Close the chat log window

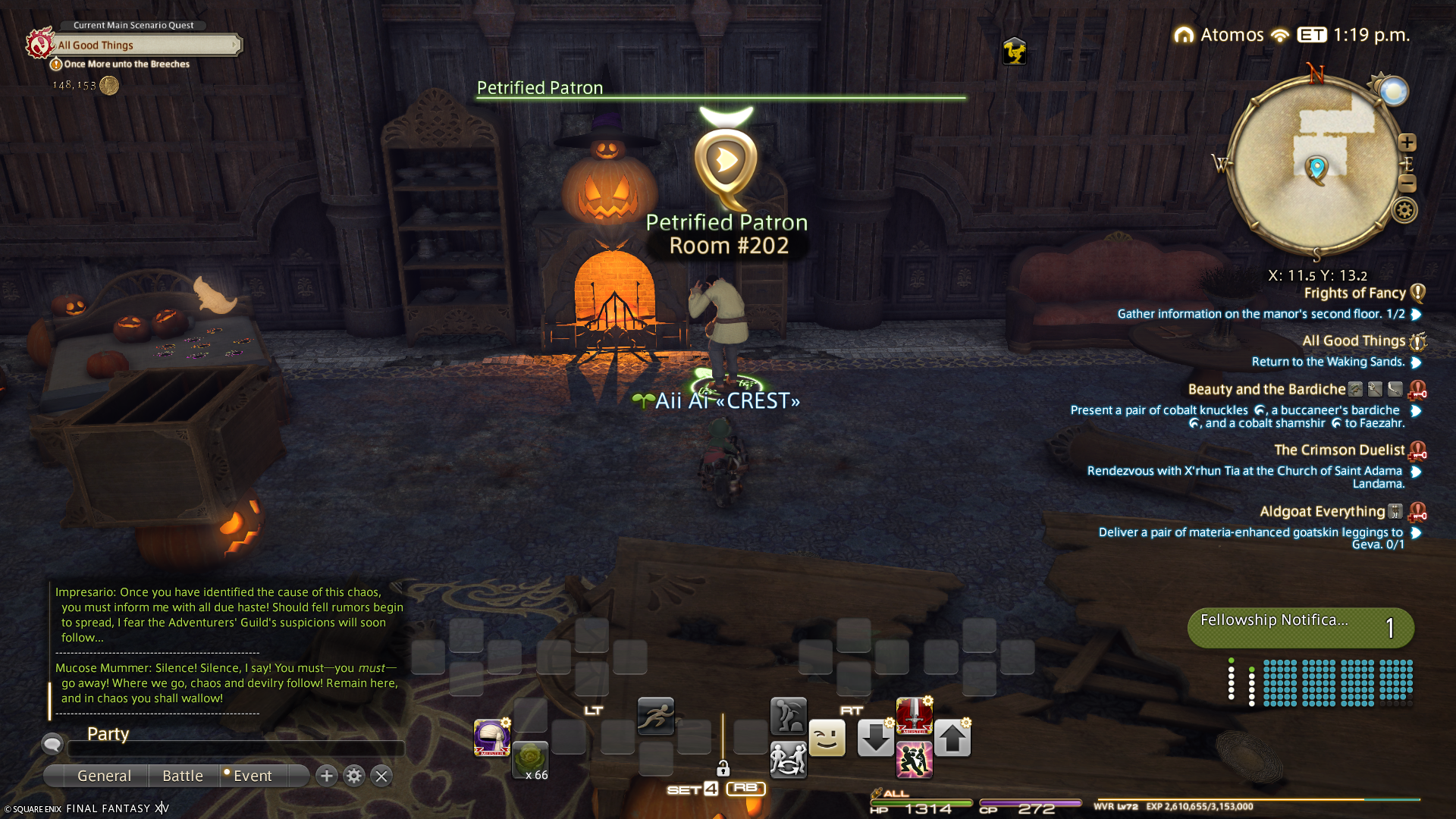pos(381,776)
